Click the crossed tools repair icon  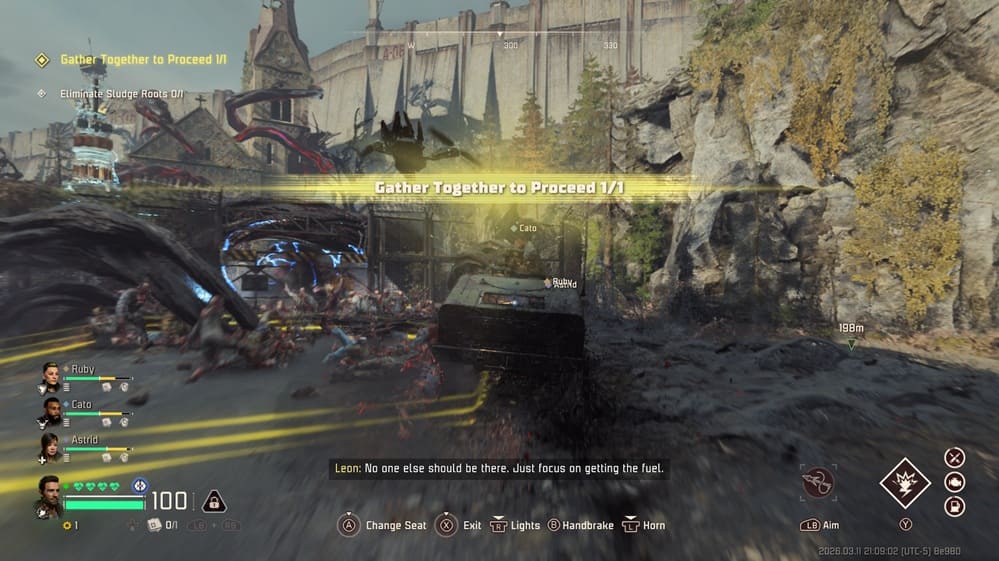954,458
